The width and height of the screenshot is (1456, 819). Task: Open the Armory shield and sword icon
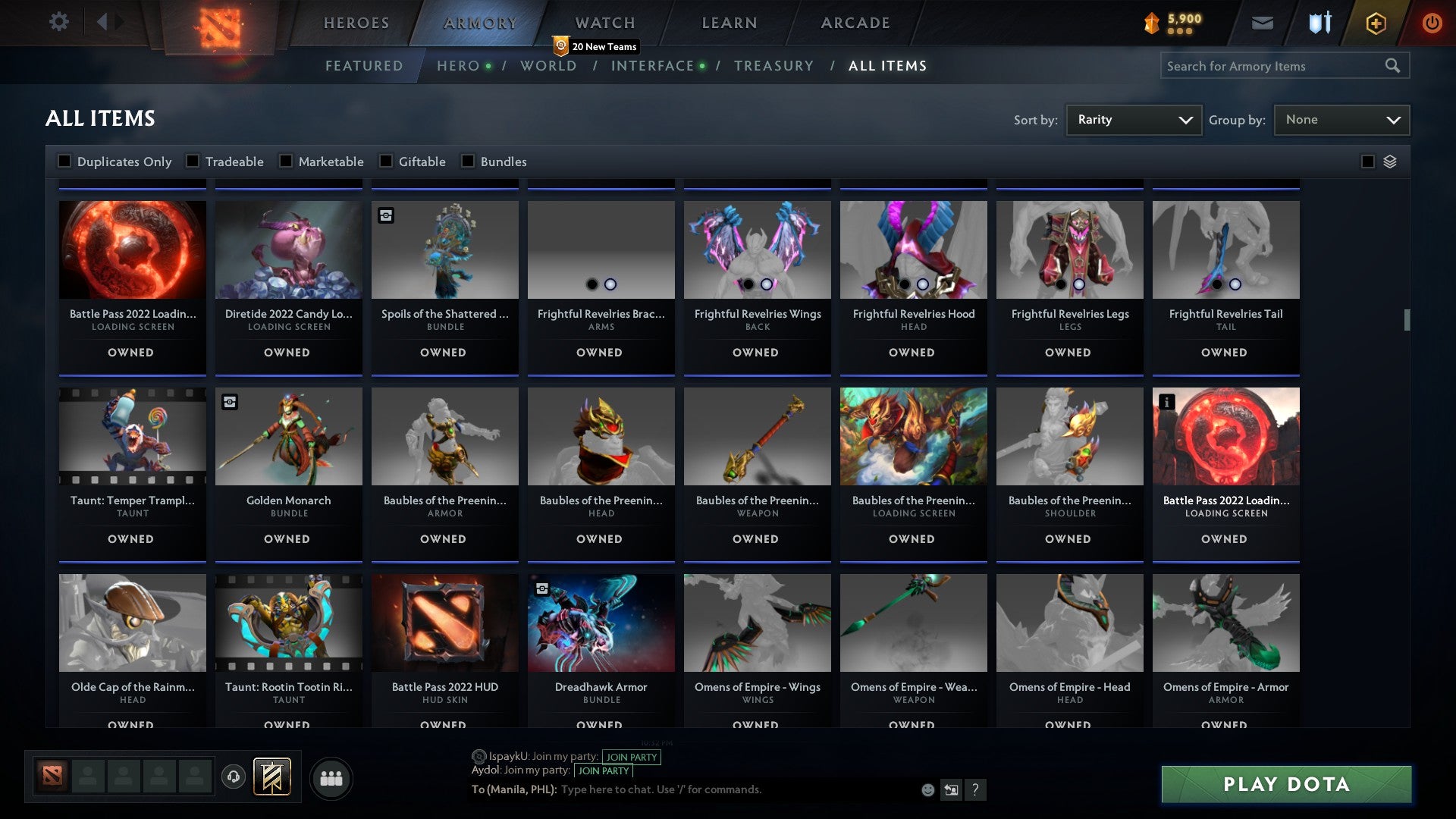tap(1319, 23)
